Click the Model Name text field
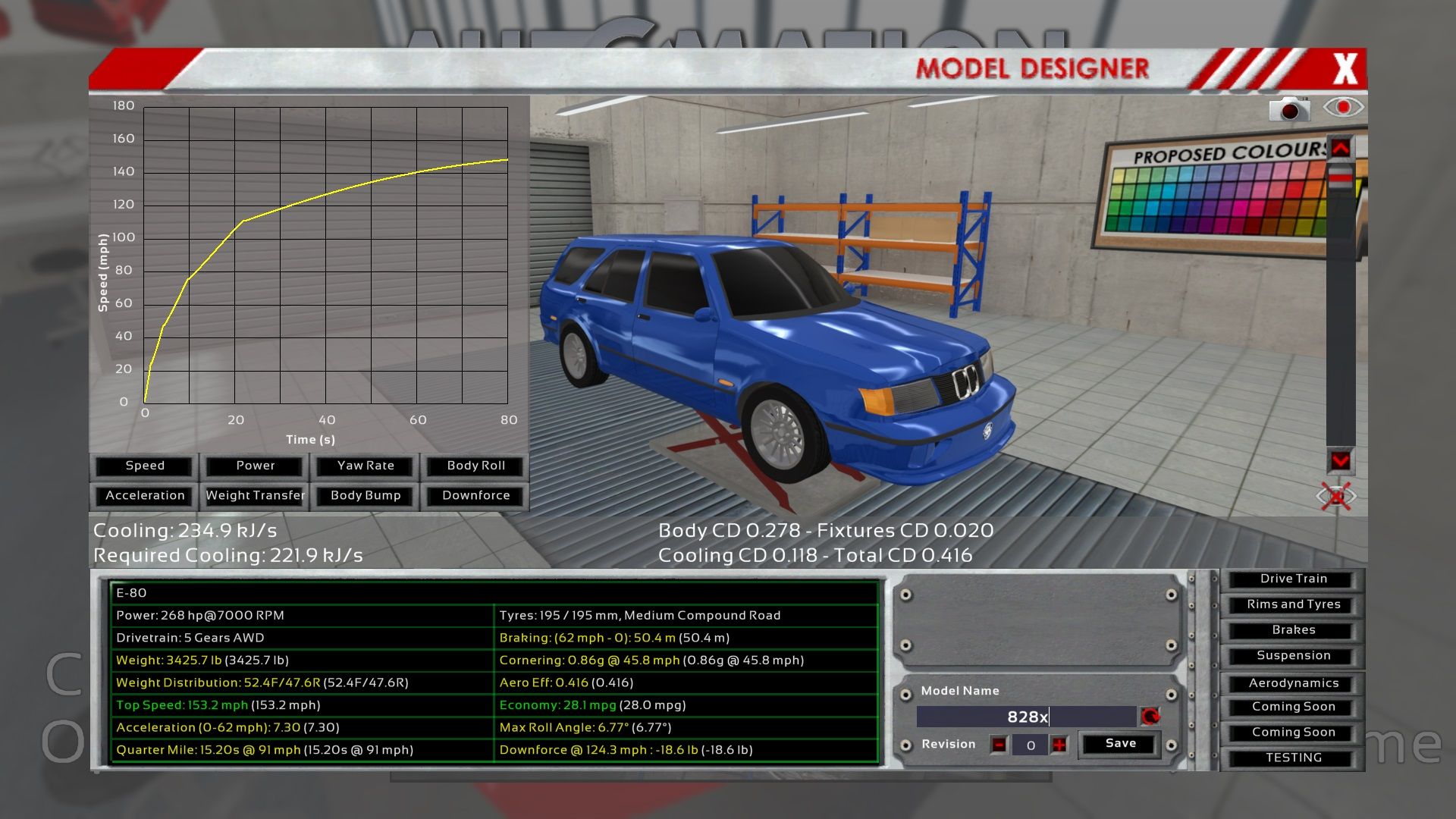The image size is (1456, 819). coord(1027,717)
